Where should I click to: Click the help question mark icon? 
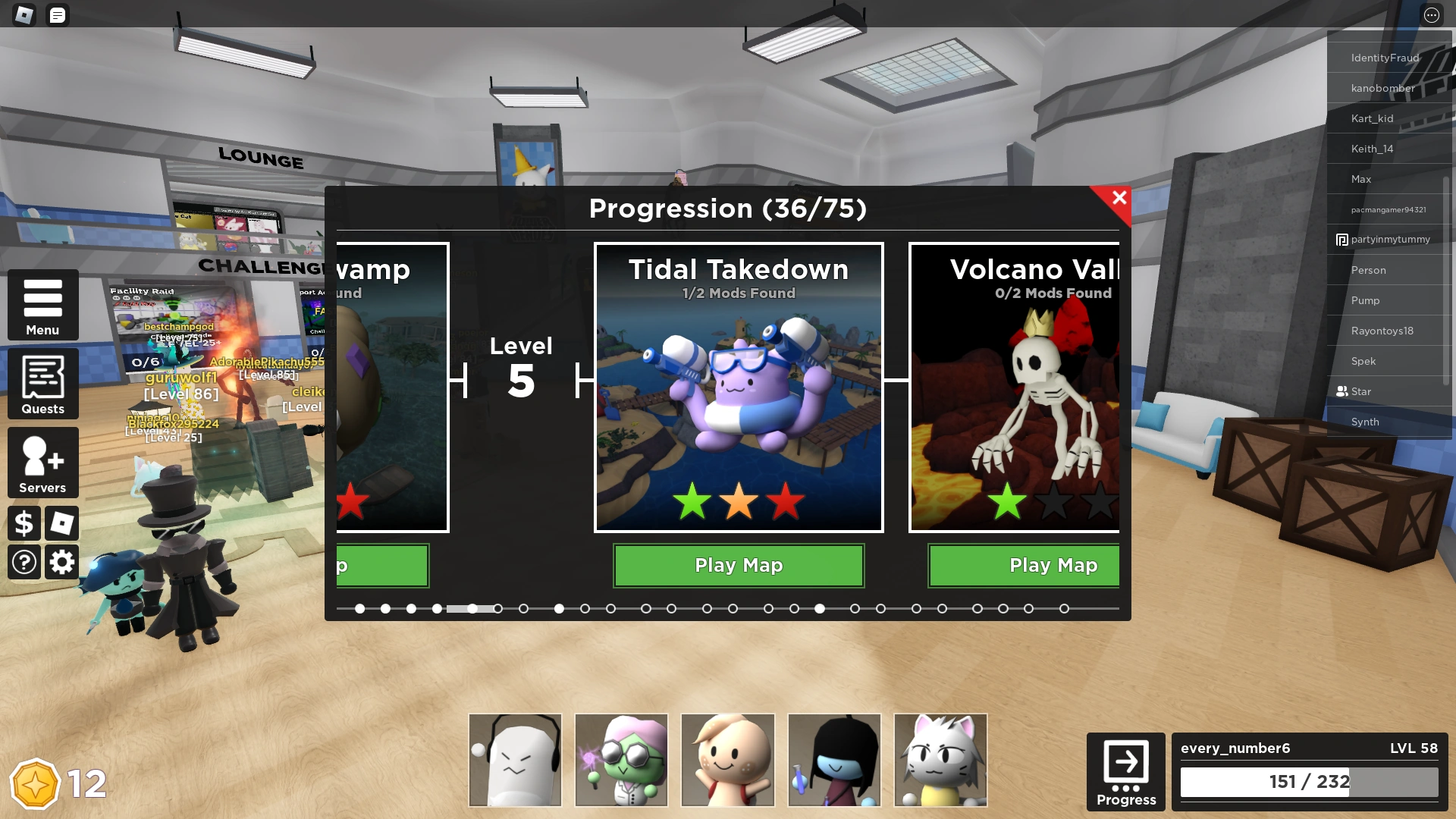(24, 562)
